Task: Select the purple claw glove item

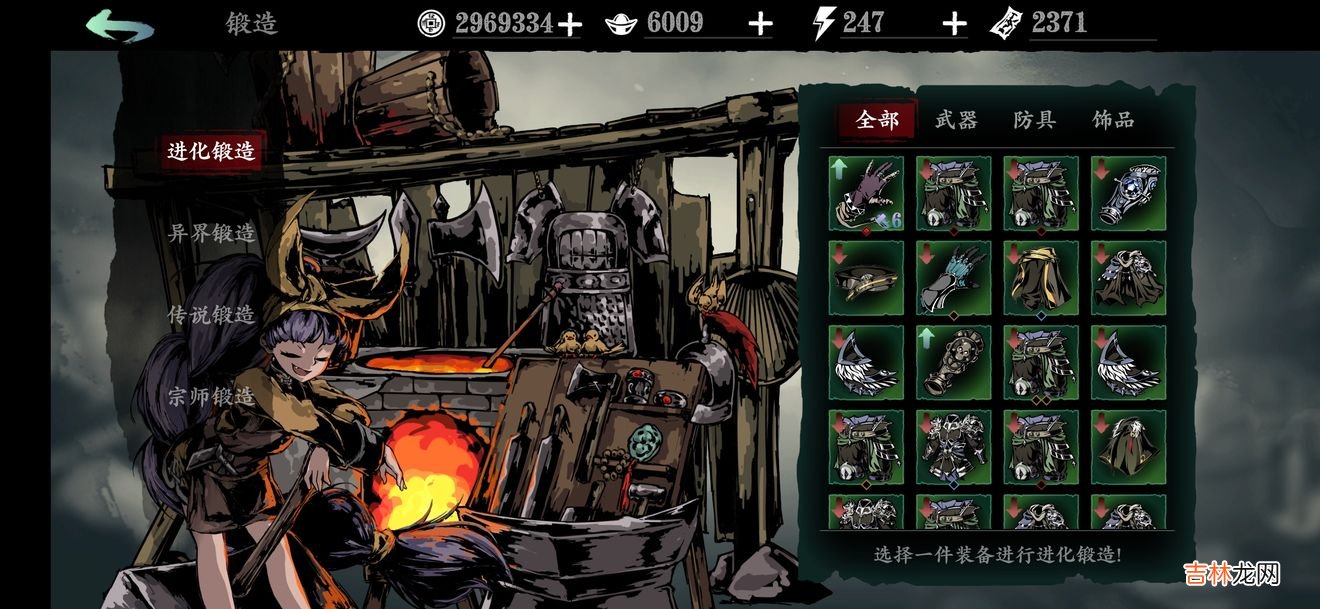Action: [866, 194]
